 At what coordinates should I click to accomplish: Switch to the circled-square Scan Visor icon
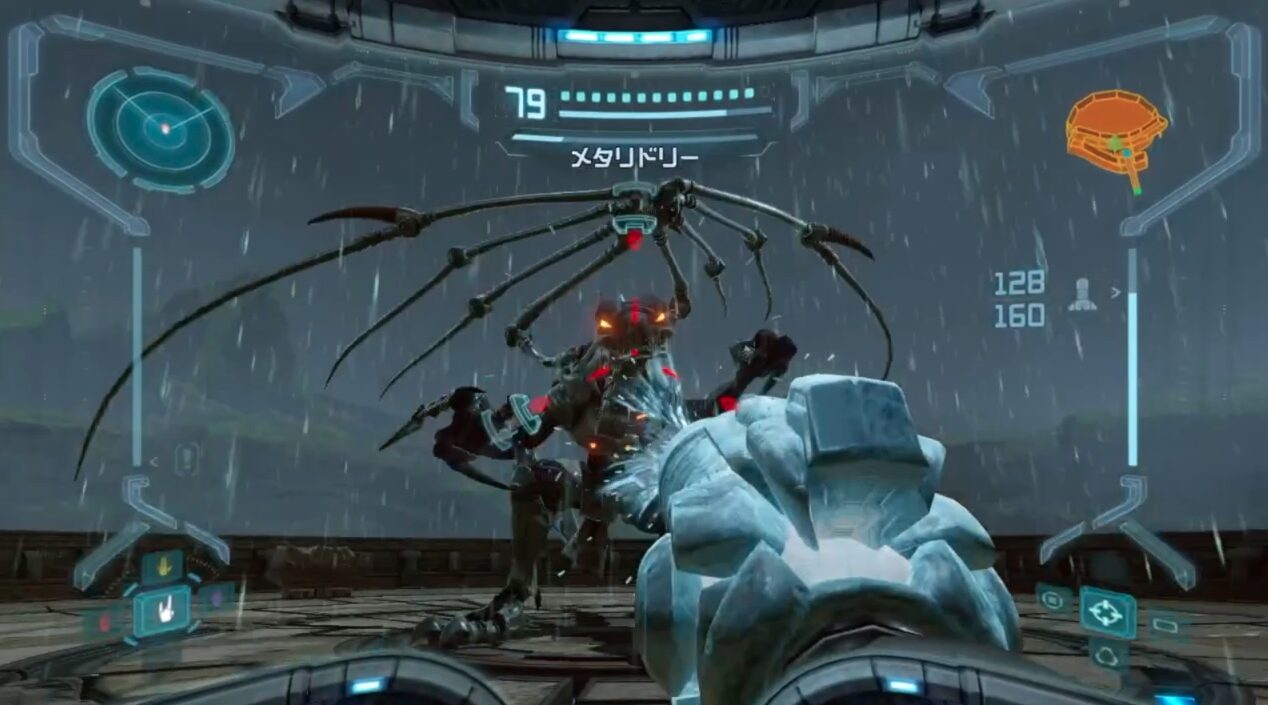click(1054, 598)
